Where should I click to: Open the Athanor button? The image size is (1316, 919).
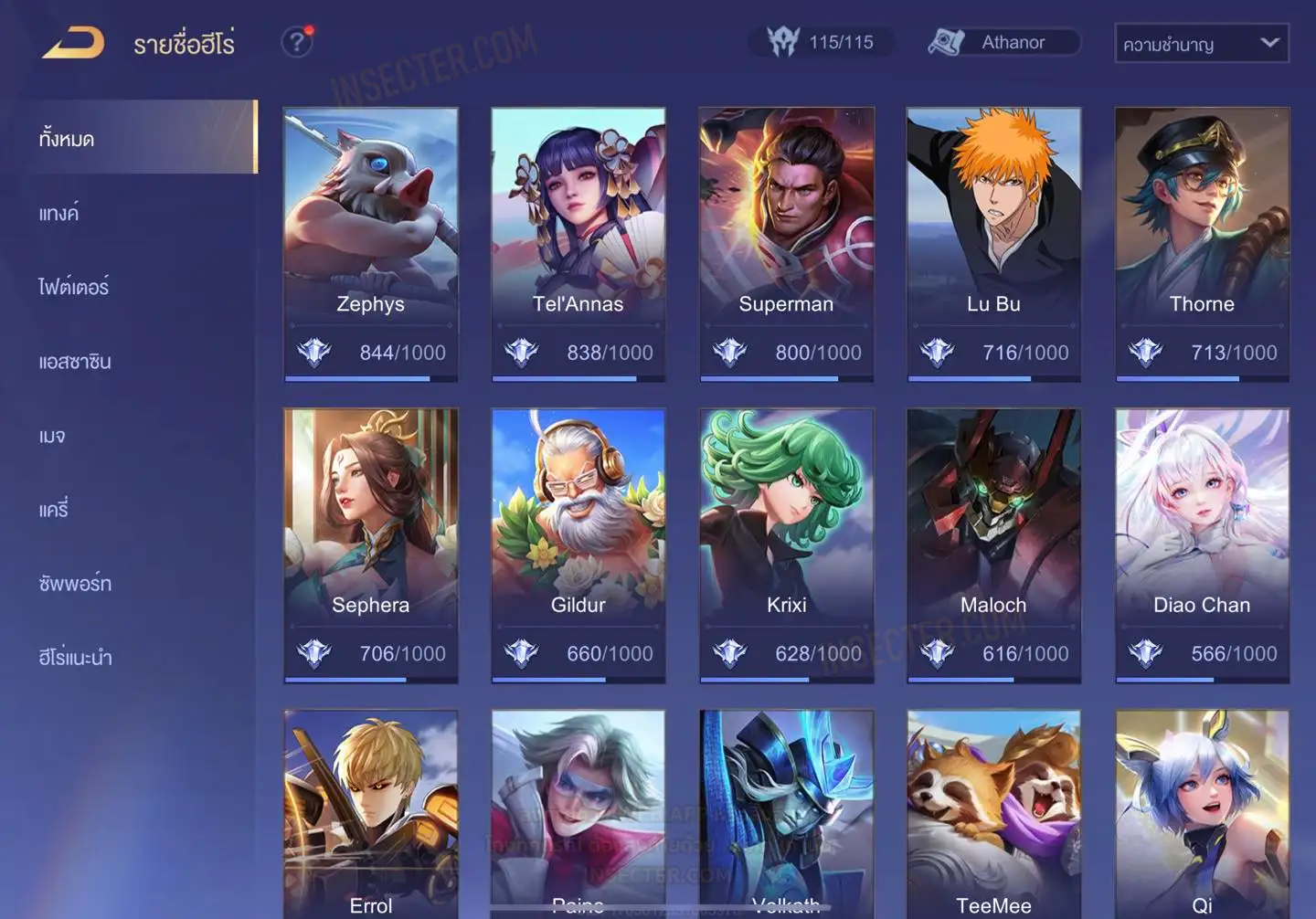pos(1004,42)
